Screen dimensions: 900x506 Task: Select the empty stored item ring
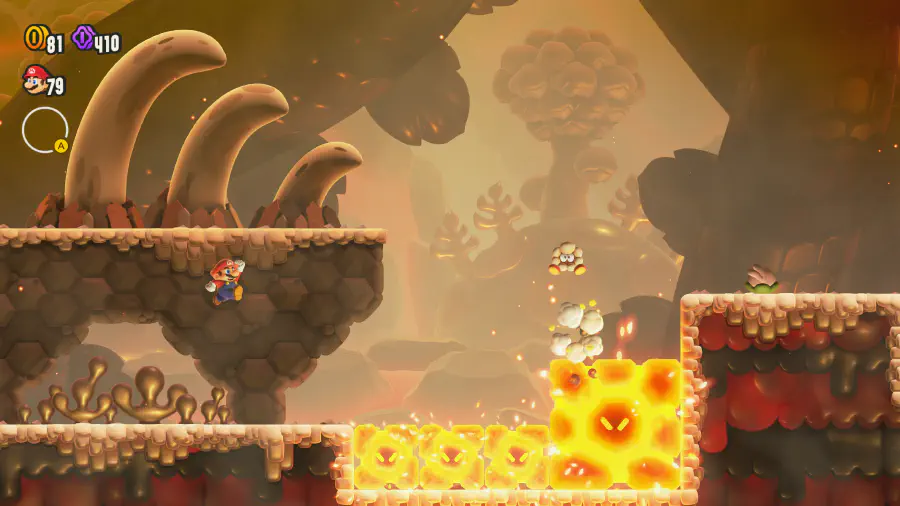click(x=45, y=130)
